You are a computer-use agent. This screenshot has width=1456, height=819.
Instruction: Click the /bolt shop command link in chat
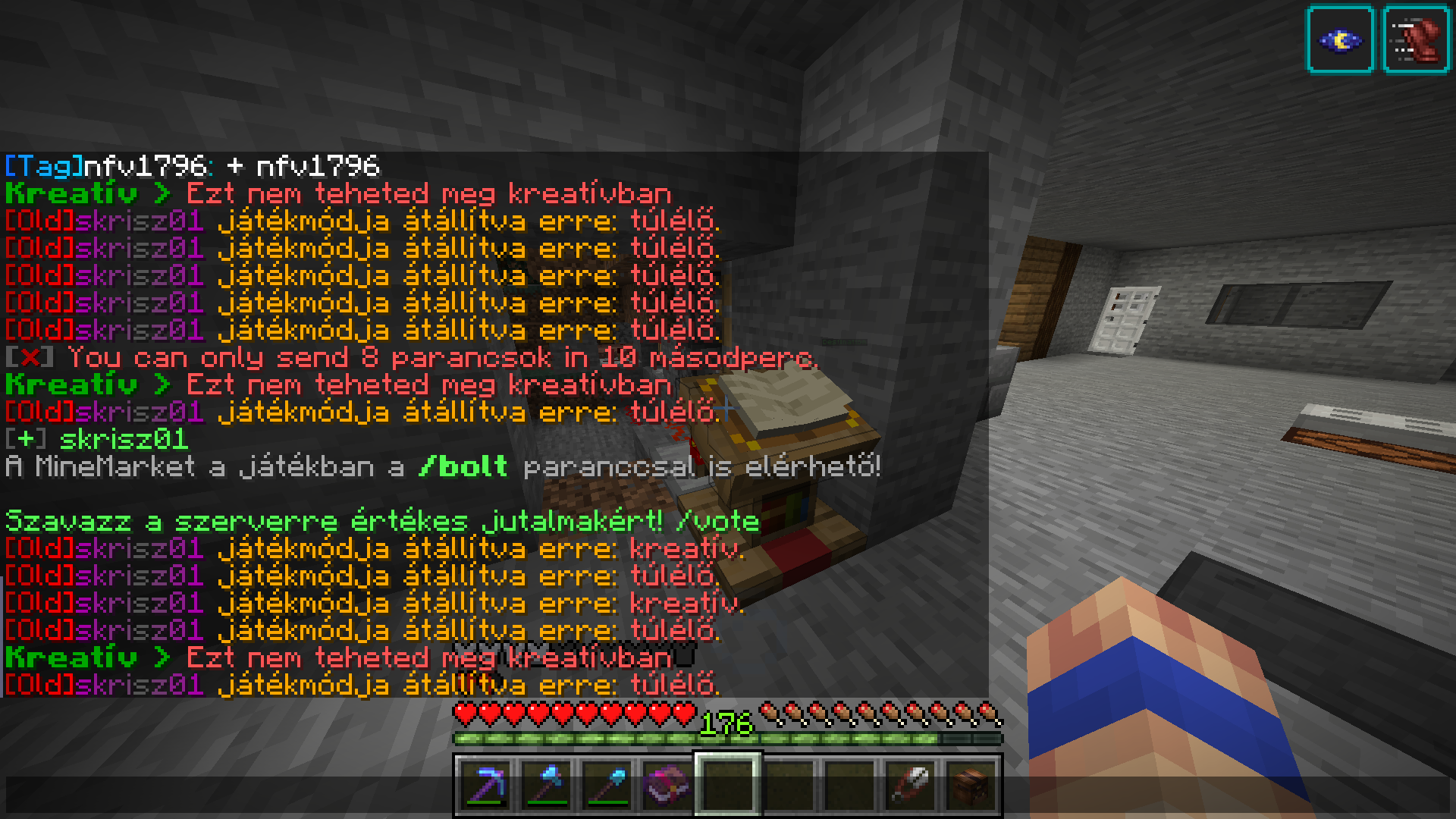pyautogui.click(x=464, y=467)
